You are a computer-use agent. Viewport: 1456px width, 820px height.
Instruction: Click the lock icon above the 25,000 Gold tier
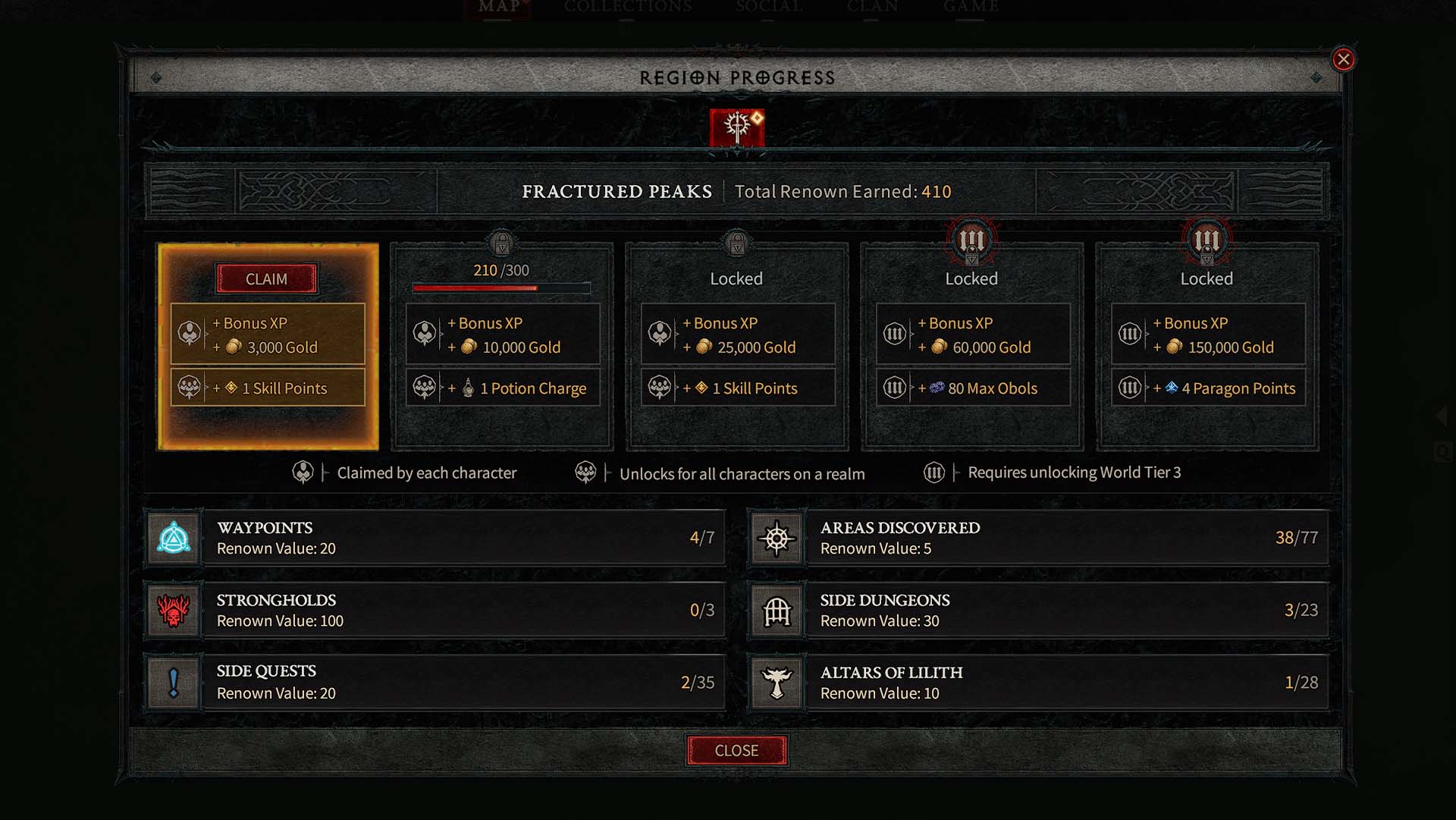736,241
